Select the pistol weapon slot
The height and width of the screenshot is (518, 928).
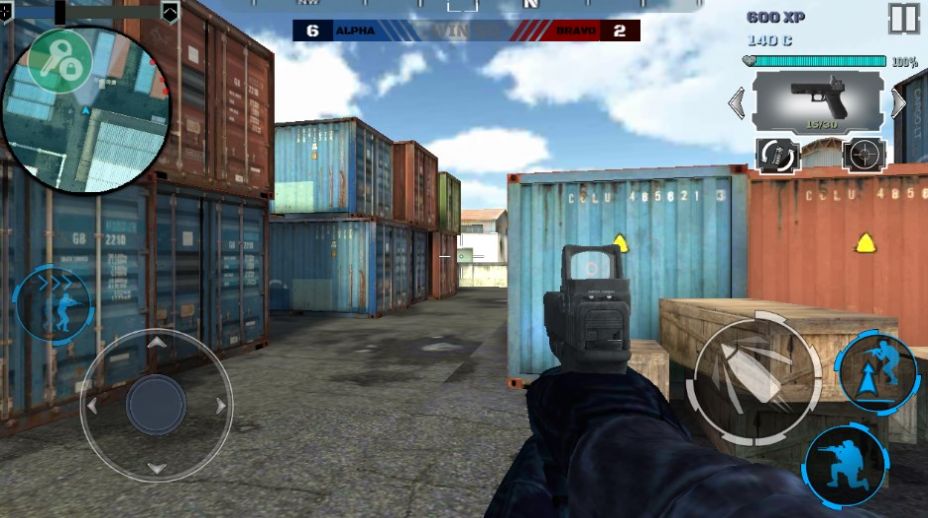click(818, 101)
